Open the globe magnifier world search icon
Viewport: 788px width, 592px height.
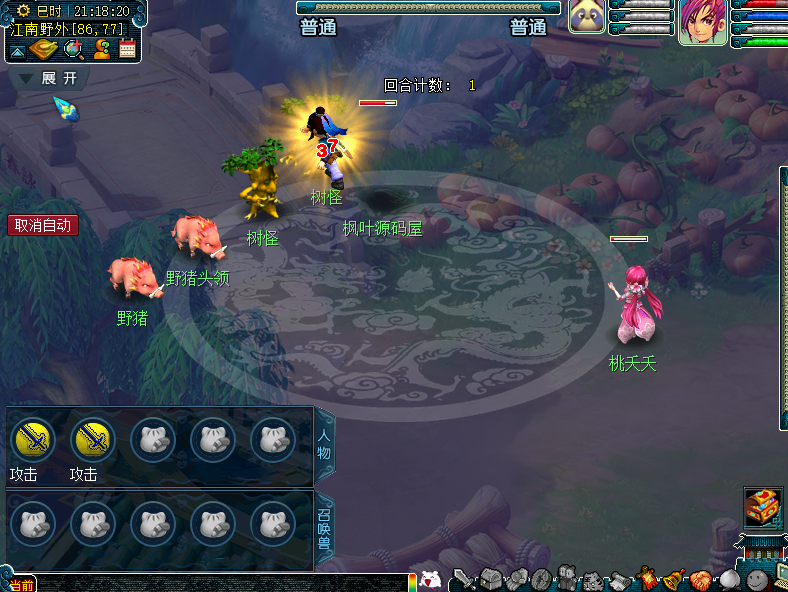73,49
